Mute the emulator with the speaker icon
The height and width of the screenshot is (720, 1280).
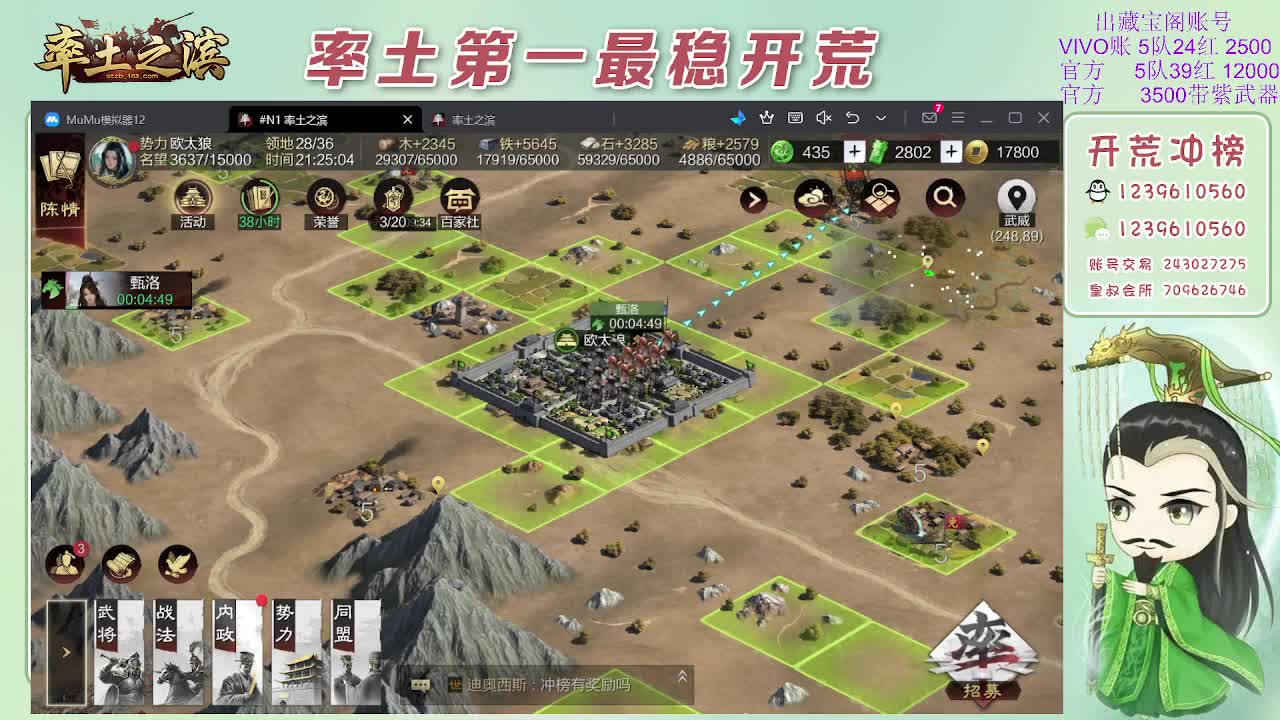(824, 117)
